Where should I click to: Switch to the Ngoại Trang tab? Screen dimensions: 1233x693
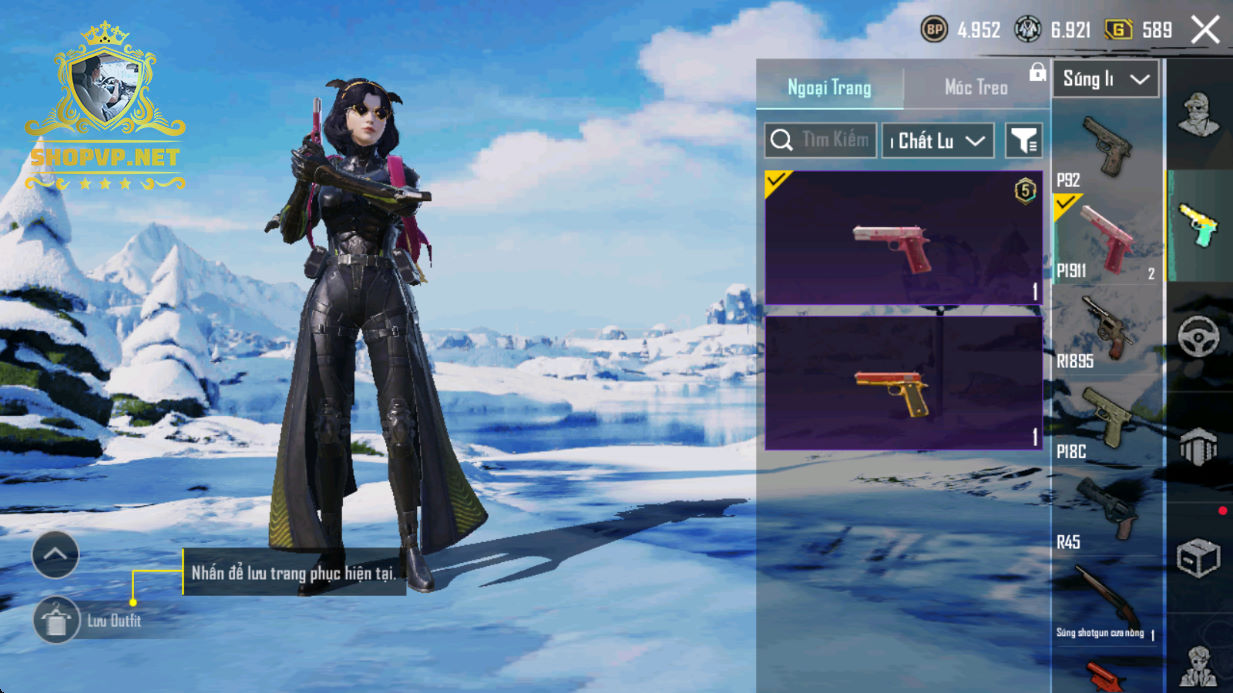tap(829, 88)
